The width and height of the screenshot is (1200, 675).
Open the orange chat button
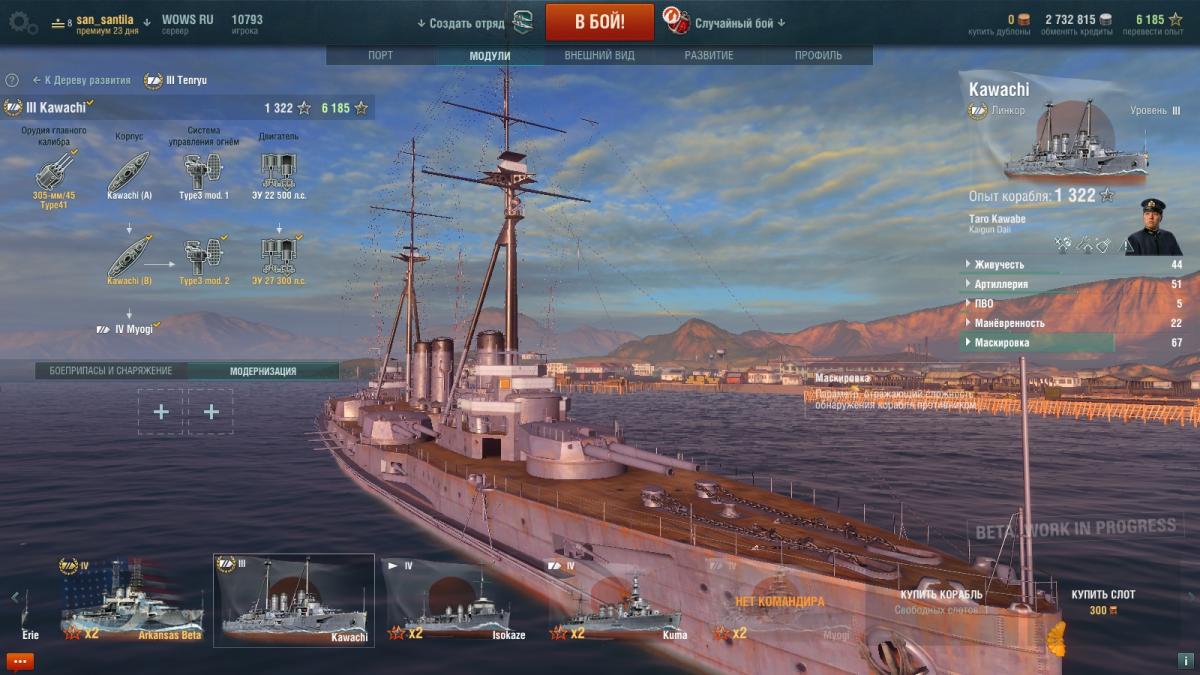tap(19, 661)
